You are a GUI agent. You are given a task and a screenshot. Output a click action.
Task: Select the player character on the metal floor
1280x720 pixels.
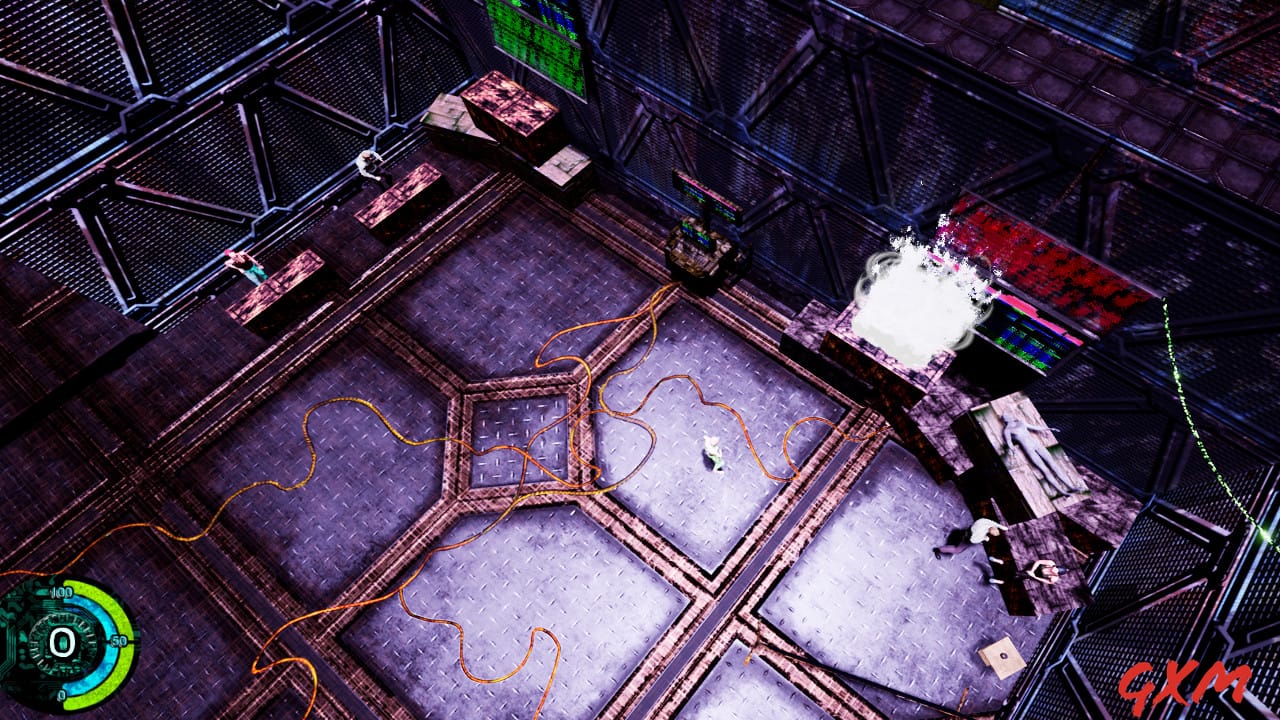[715, 455]
